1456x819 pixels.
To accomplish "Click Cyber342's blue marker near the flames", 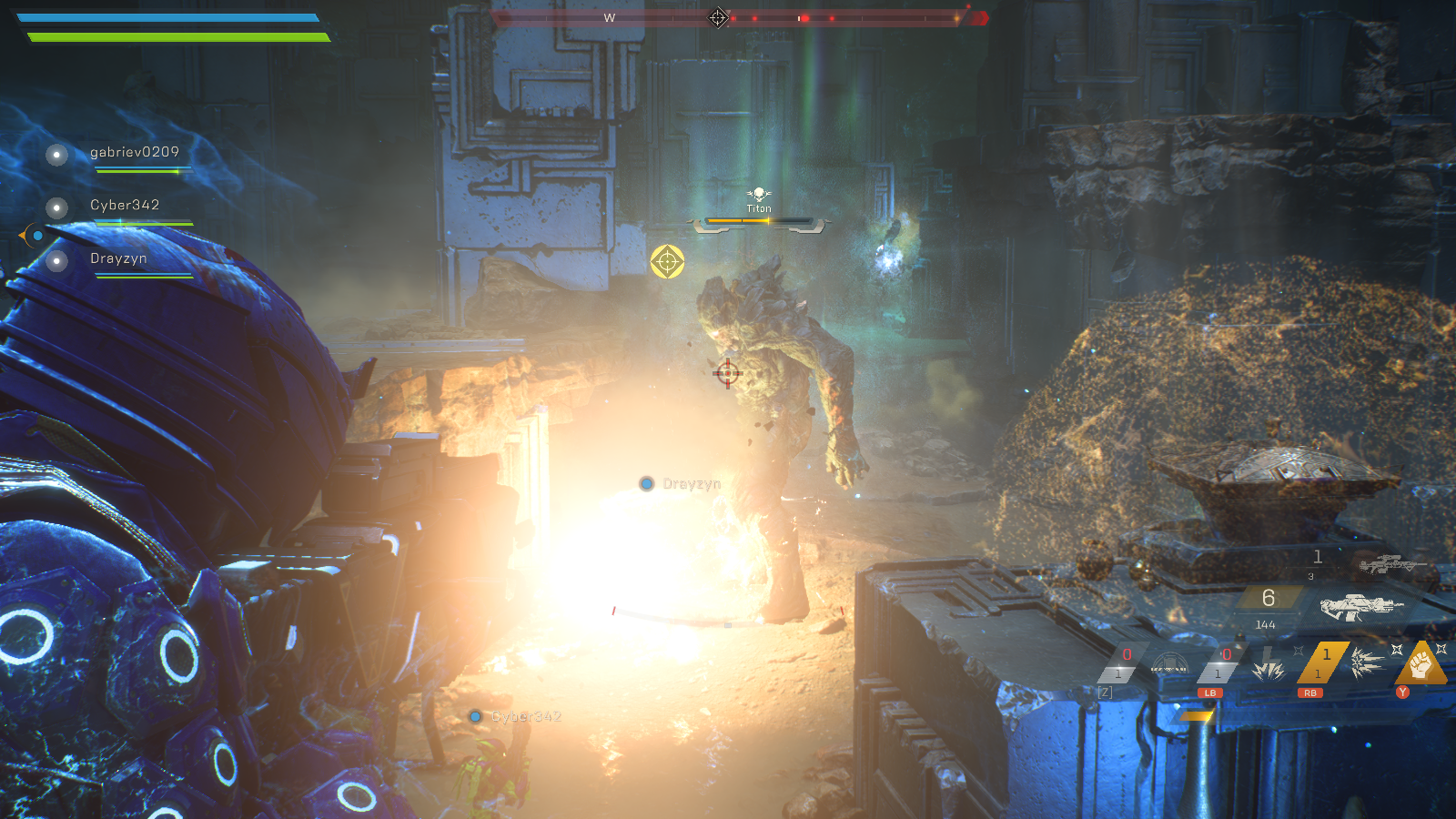I will (x=474, y=717).
